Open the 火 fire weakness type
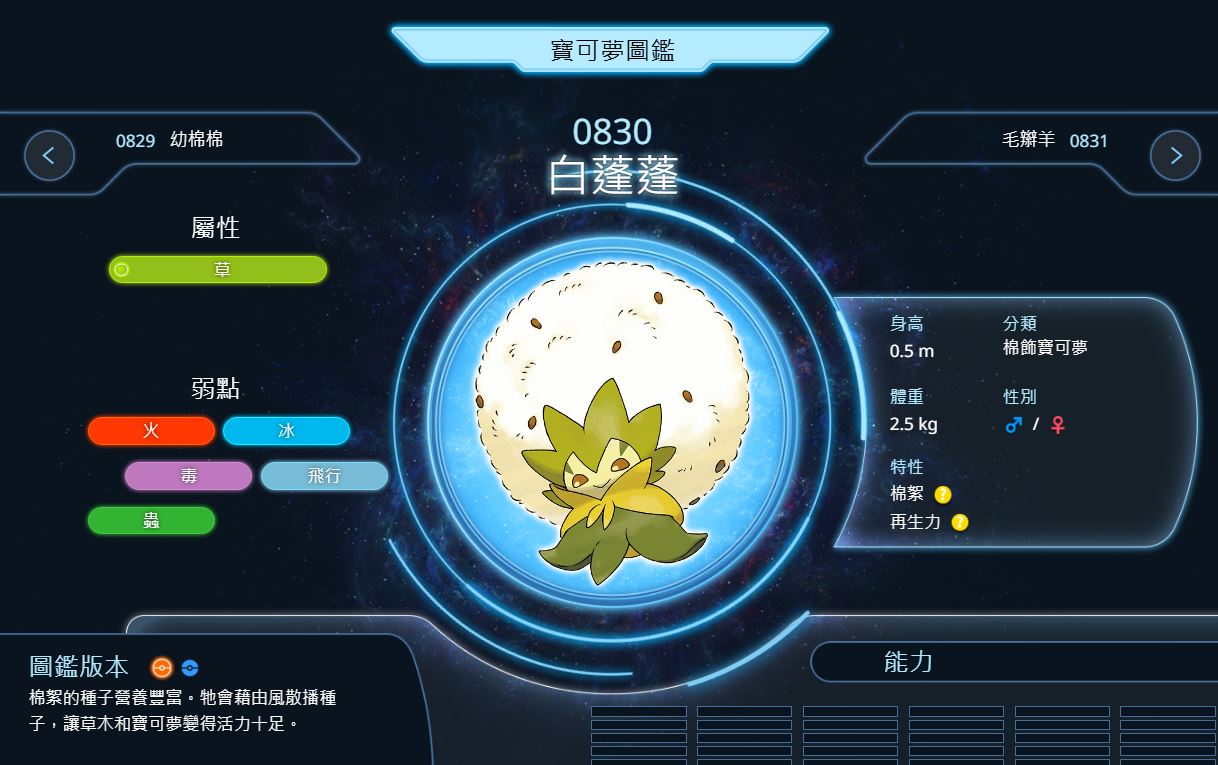 (x=151, y=431)
